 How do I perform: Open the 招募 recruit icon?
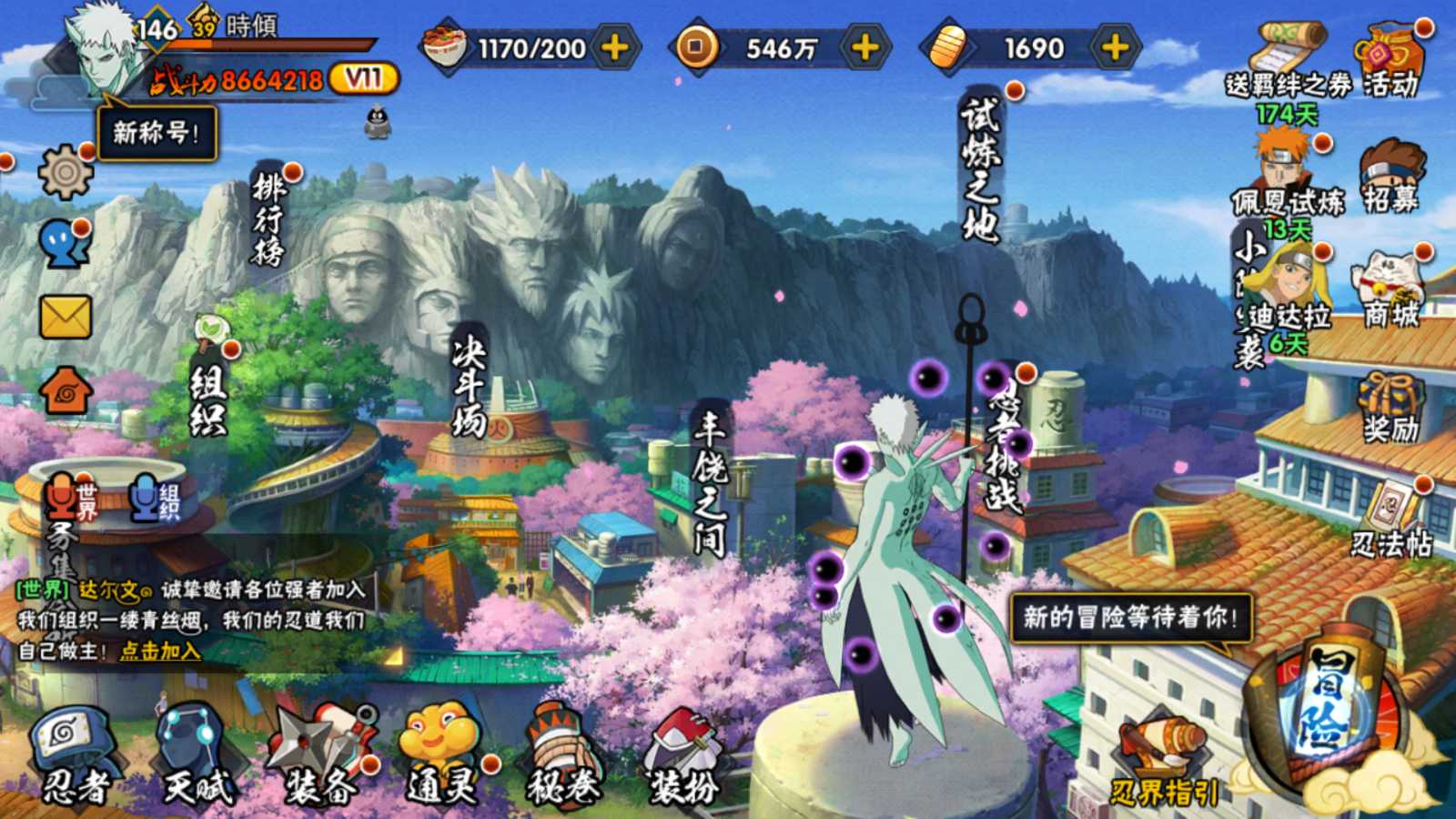pos(1390,177)
